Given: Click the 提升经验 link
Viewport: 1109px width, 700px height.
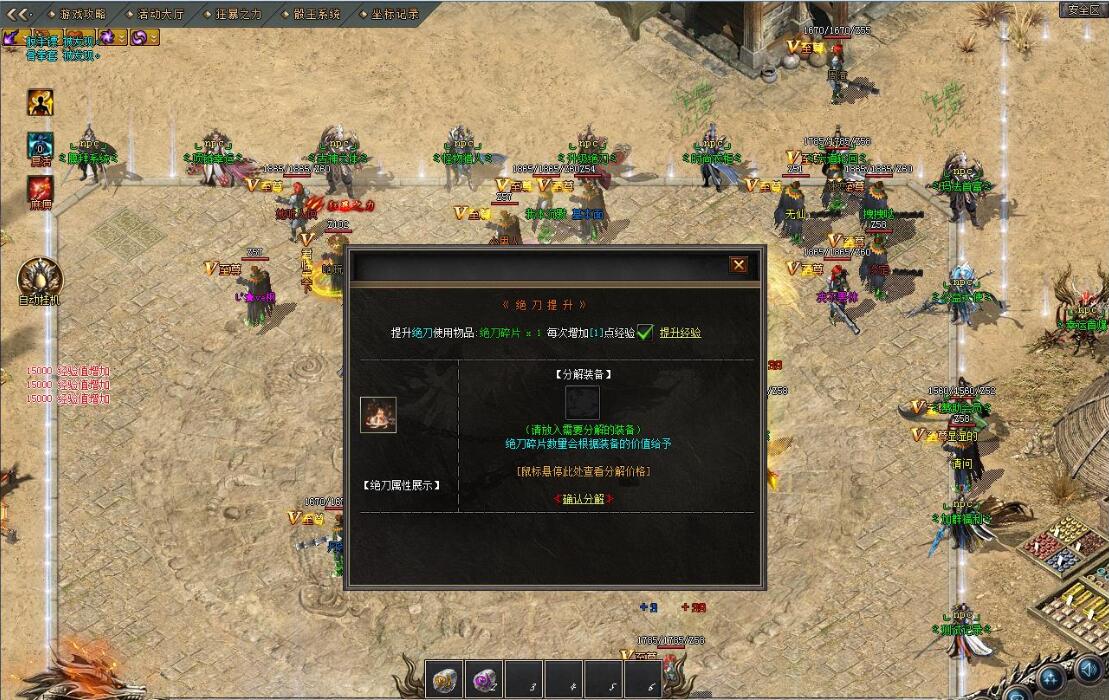Looking at the screenshot, I should [x=680, y=333].
